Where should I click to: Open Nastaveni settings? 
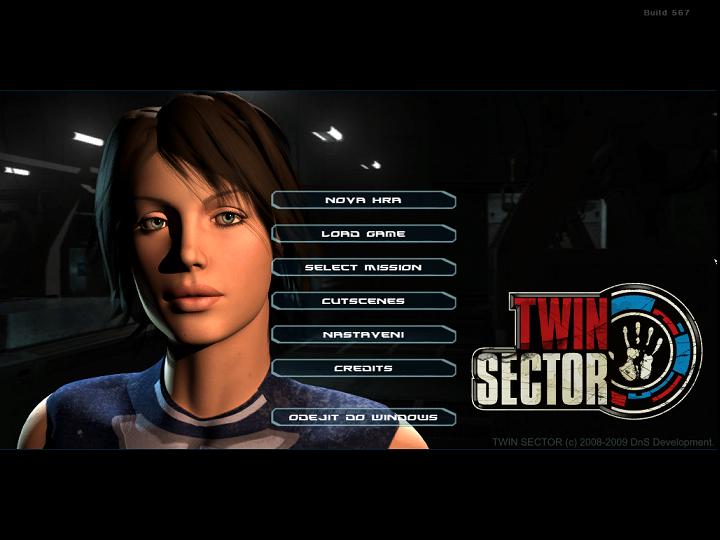[363, 335]
